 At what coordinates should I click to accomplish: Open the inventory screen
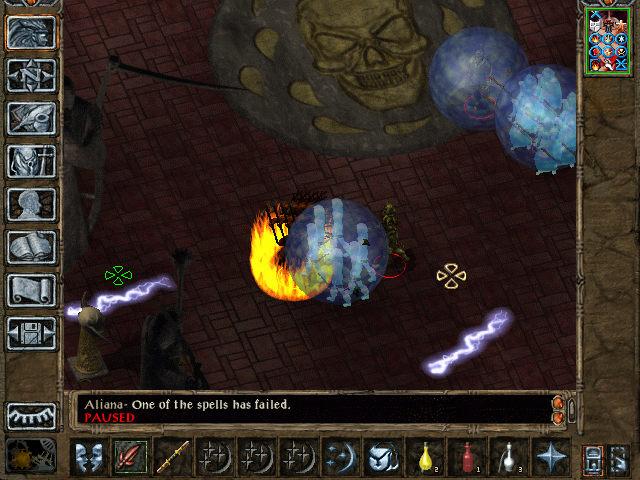[x=31, y=161]
